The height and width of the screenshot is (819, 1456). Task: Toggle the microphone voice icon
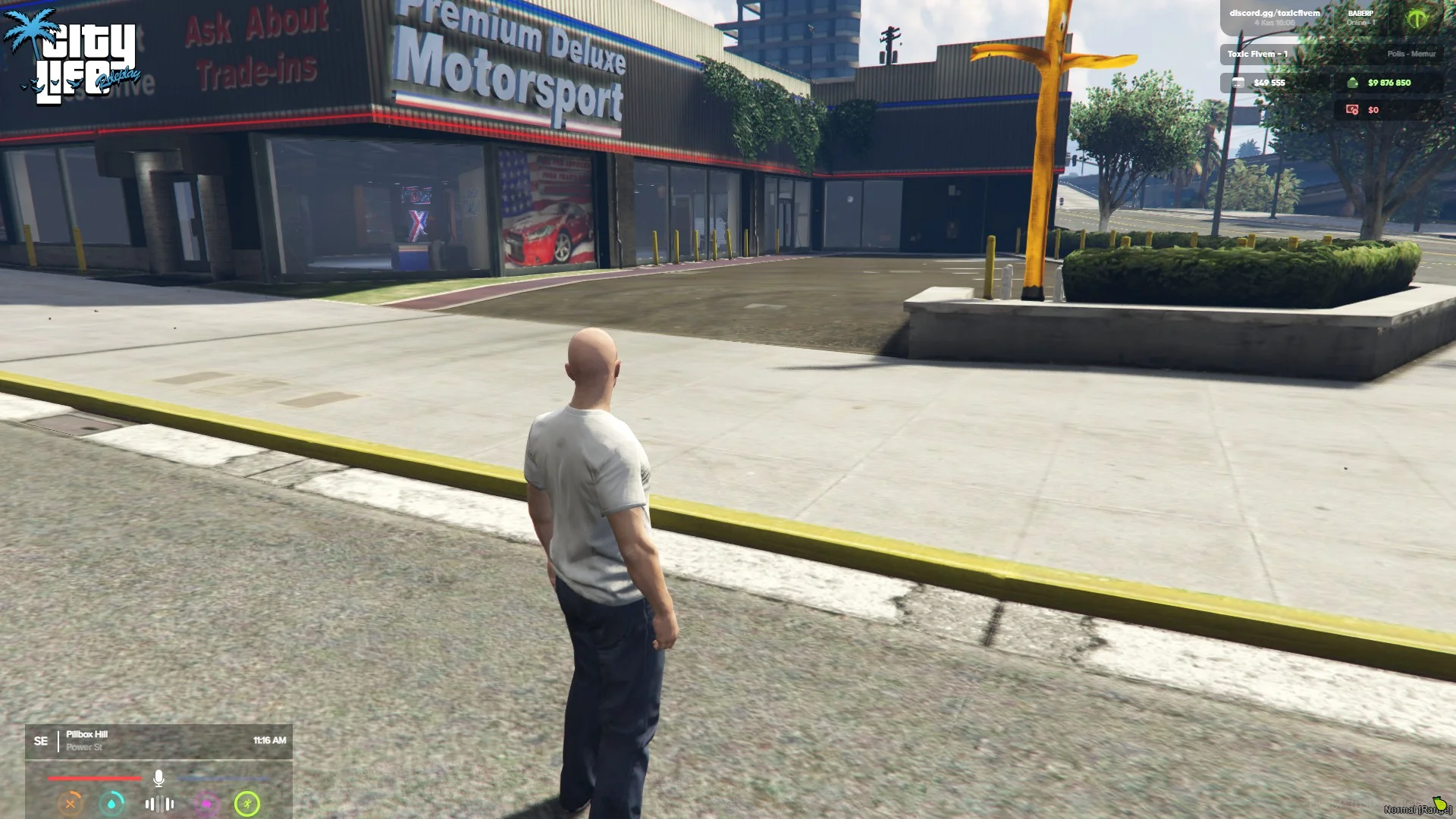click(x=158, y=778)
